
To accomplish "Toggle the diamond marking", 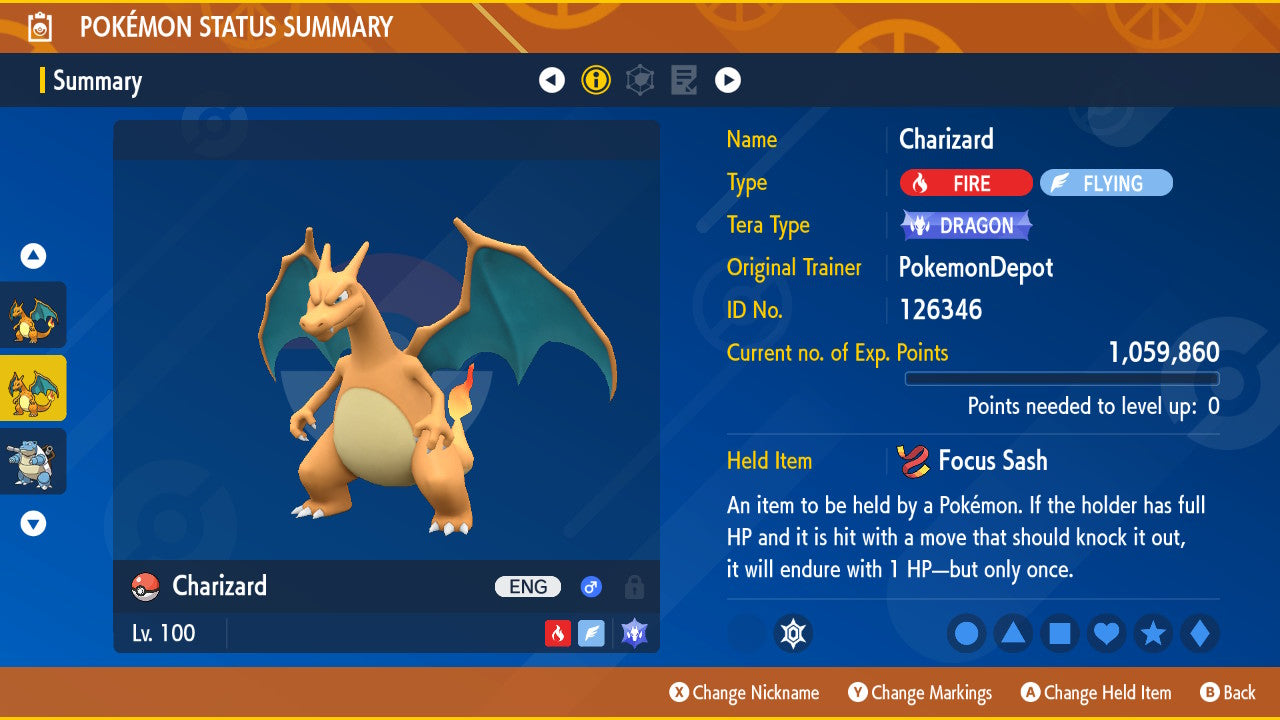I will pos(1200,633).
